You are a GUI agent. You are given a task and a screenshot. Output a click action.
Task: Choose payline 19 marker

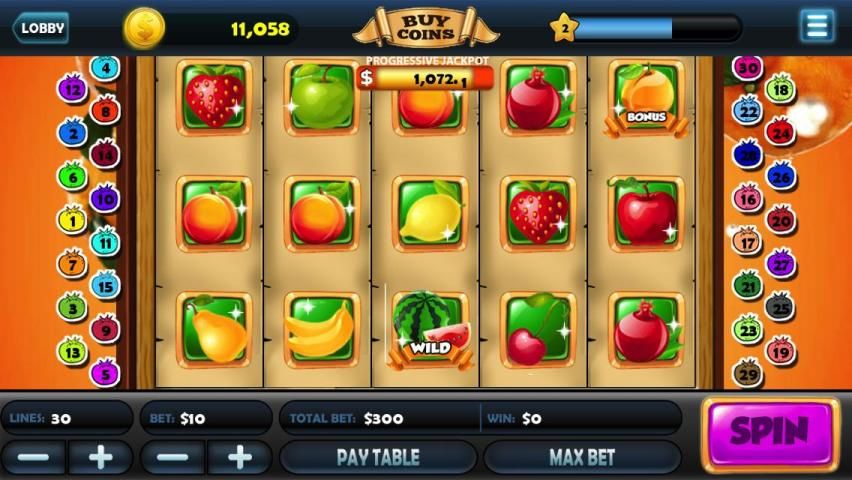pyautogui.click(x=780, y=350)
